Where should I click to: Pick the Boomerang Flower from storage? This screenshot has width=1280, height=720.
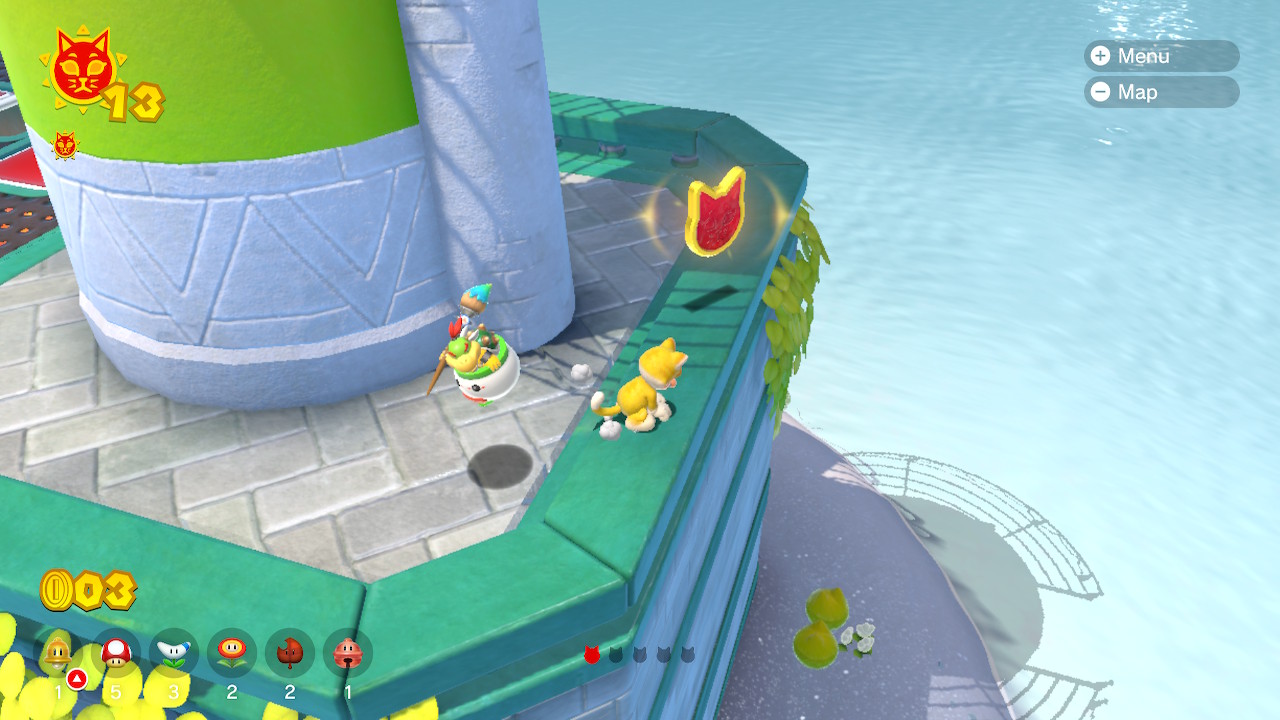[x=174, y=653]
